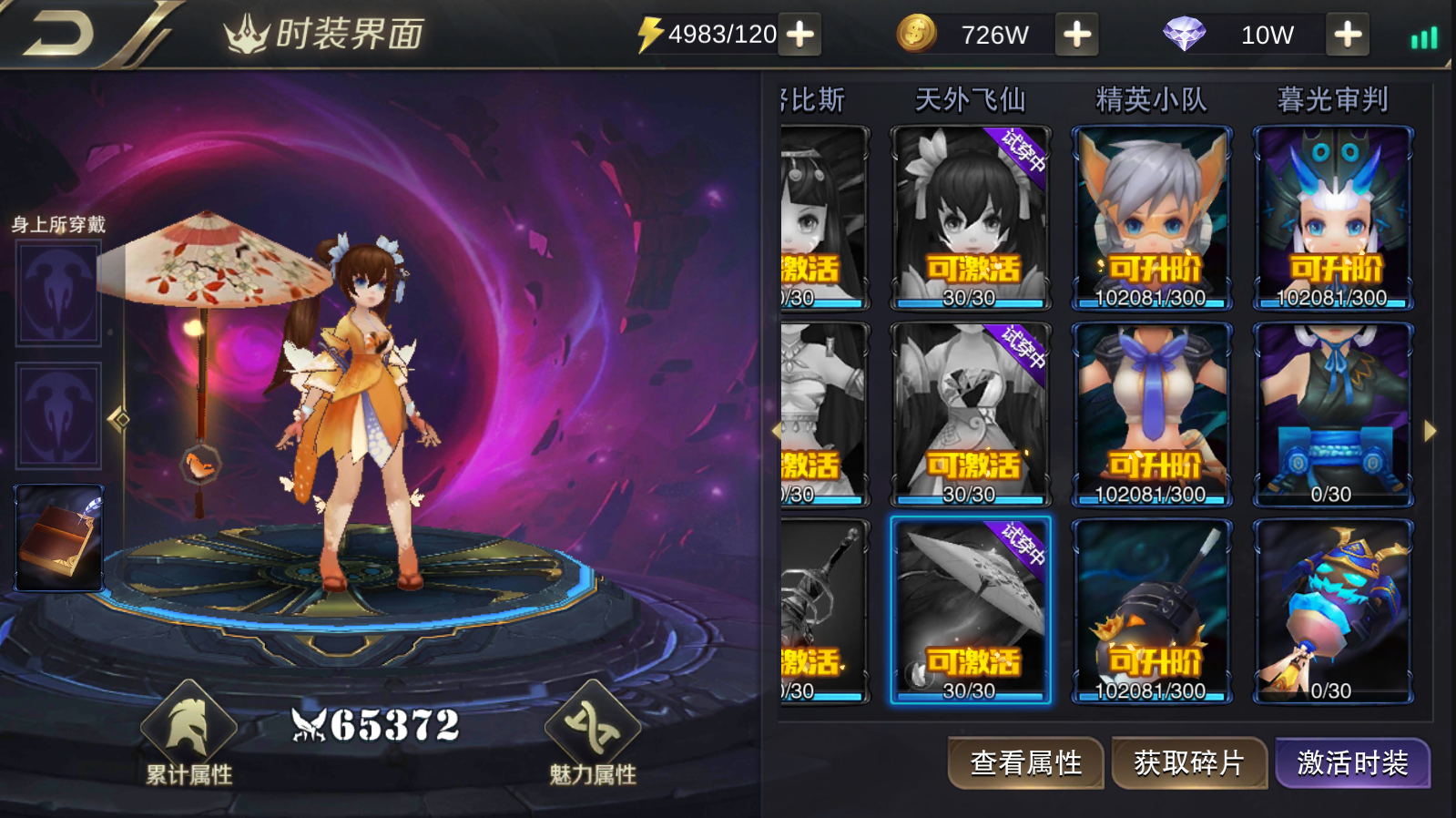Activate the costume with 激活时装
Viewport: 1456px width, 818px height.
1352,762
